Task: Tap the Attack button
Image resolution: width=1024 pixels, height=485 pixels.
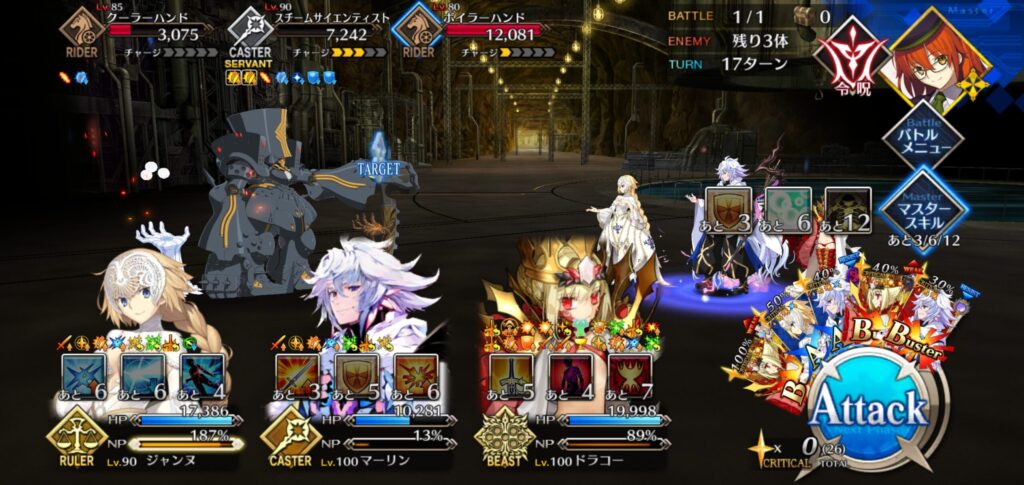Action: [868, 408]
